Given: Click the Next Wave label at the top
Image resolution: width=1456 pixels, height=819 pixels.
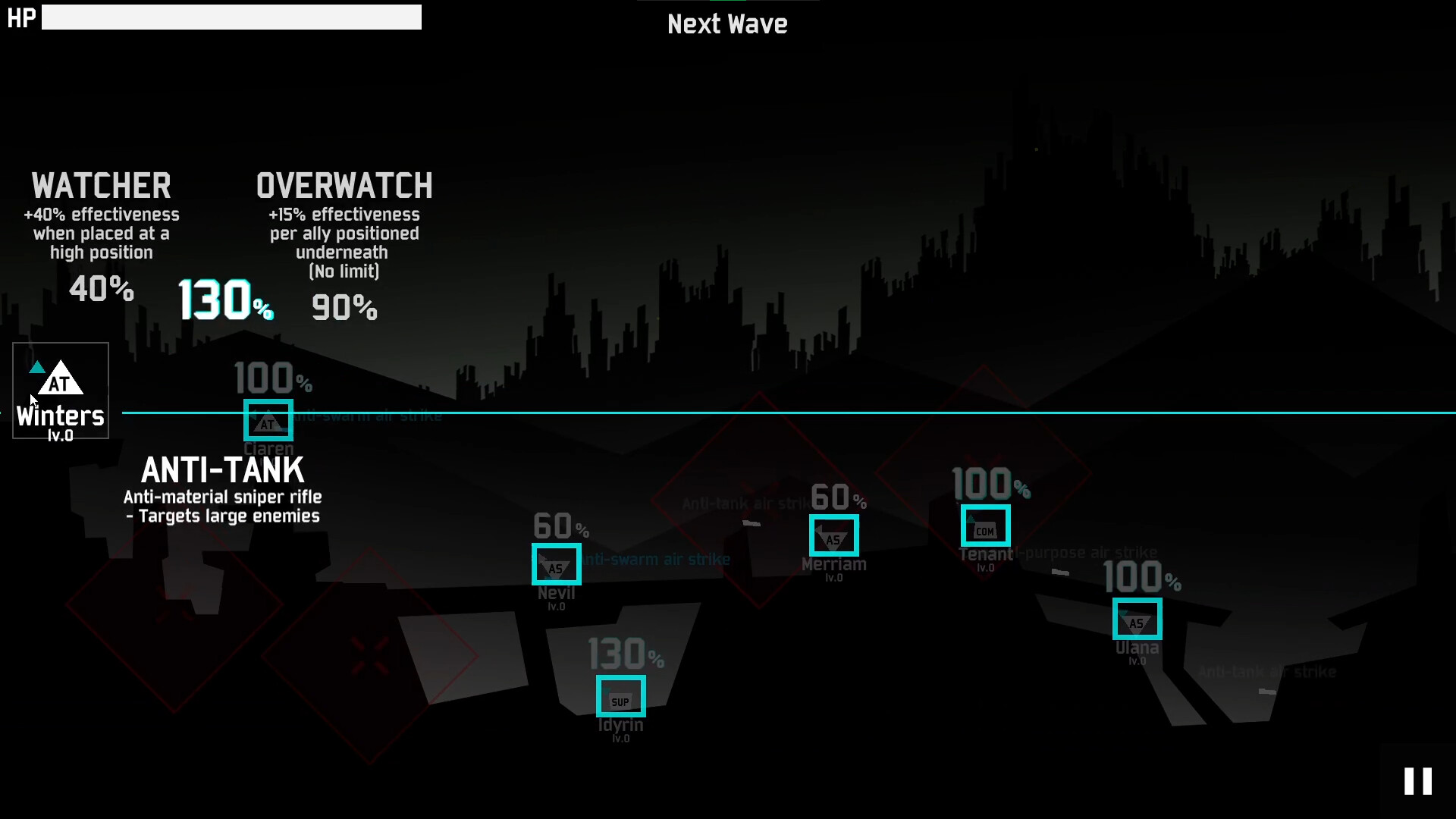Looking at the screenshot, I should 727,24.
